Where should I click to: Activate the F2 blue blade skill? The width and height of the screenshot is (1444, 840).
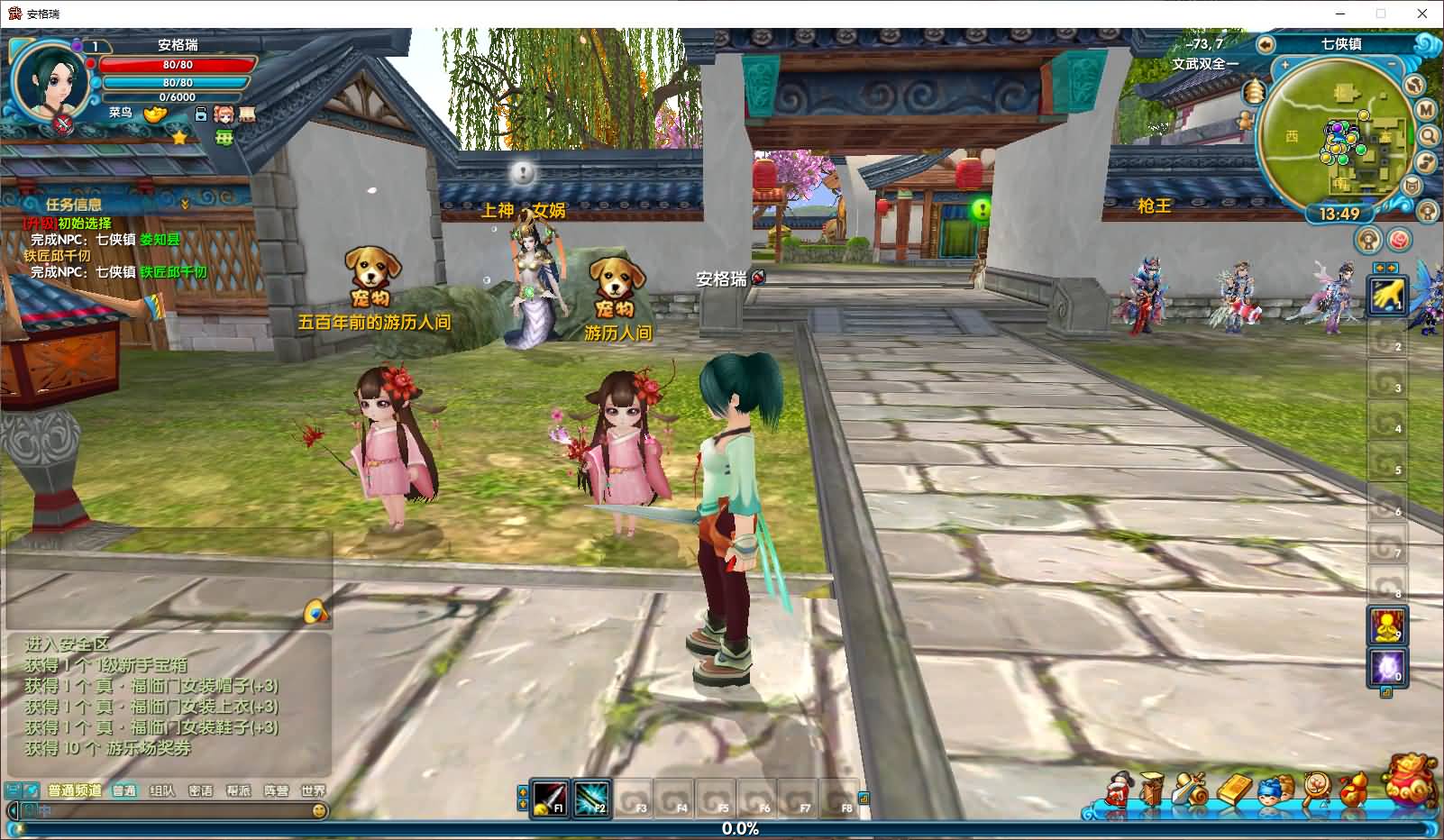(591, 798)
